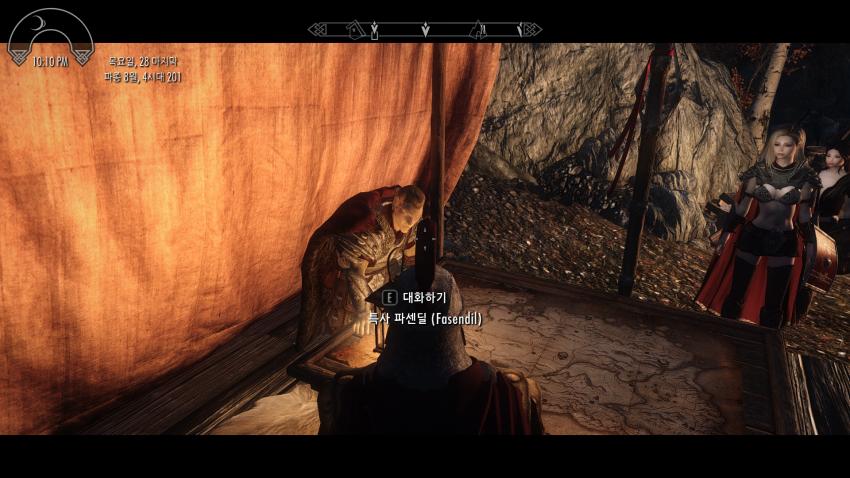Select the mountain-shaped location marker on the compass
The height and width of the screenshot is (478, 850).
[478, 31]
